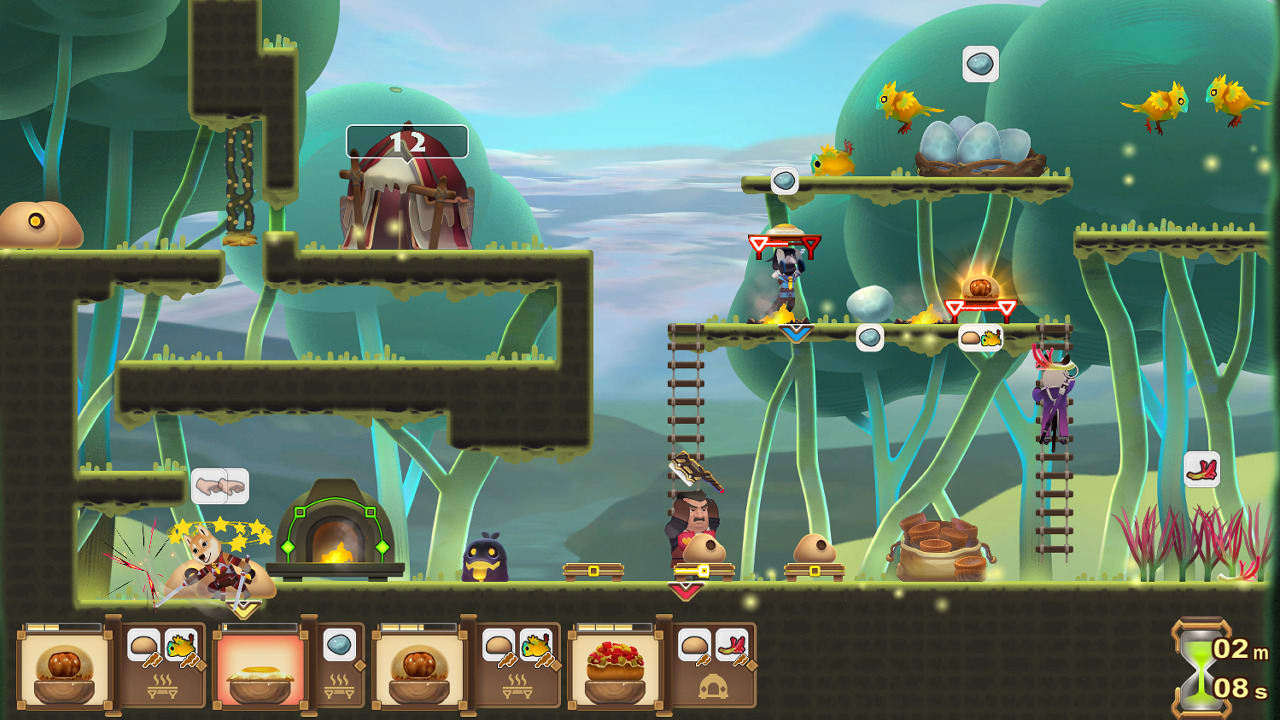The image size is (1280, 720).
Task: Select the targeted chef with the straw hat
Action: (x=786, y=270)
